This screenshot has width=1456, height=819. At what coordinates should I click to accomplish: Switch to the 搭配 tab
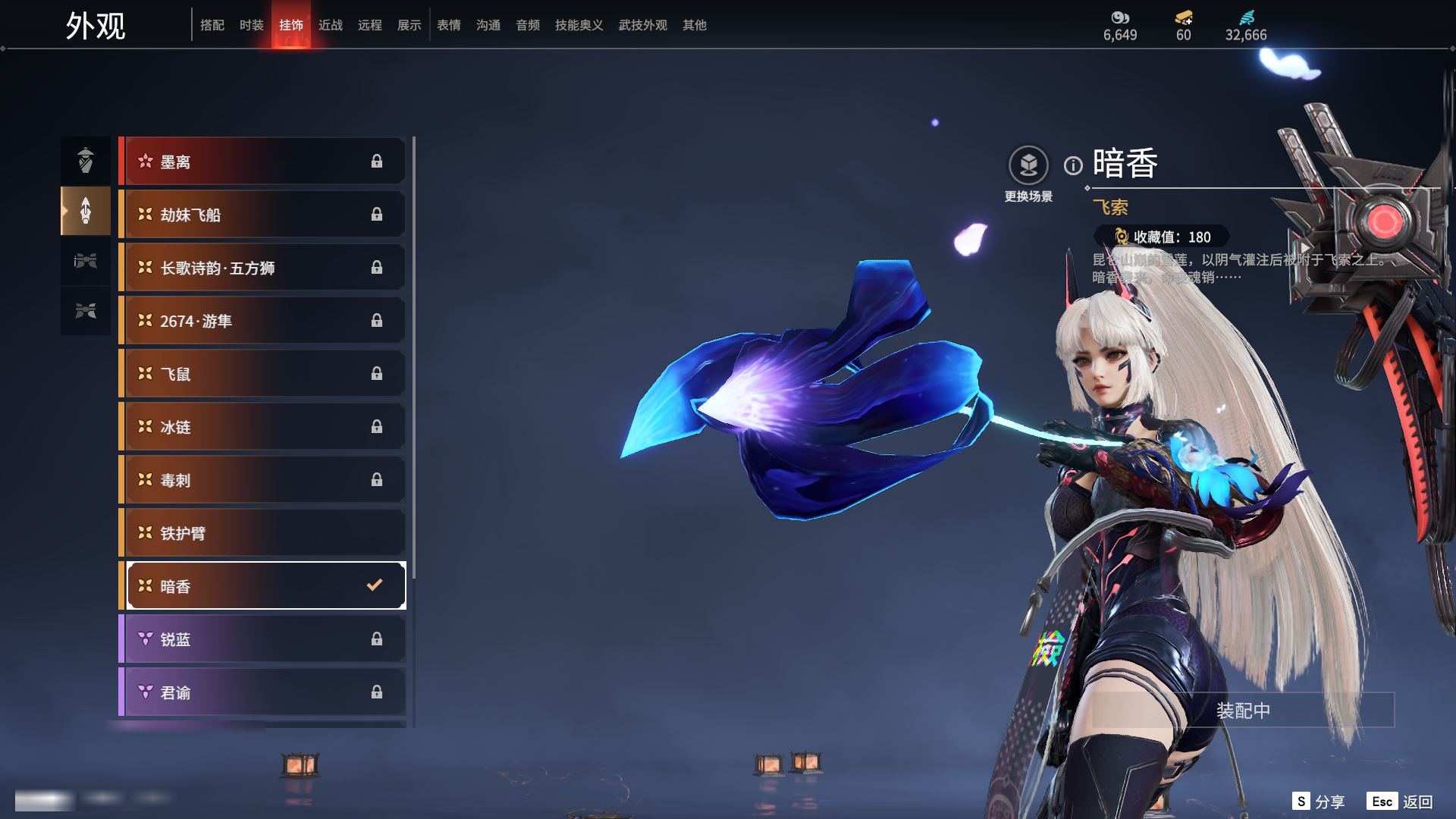click(212, 25)
